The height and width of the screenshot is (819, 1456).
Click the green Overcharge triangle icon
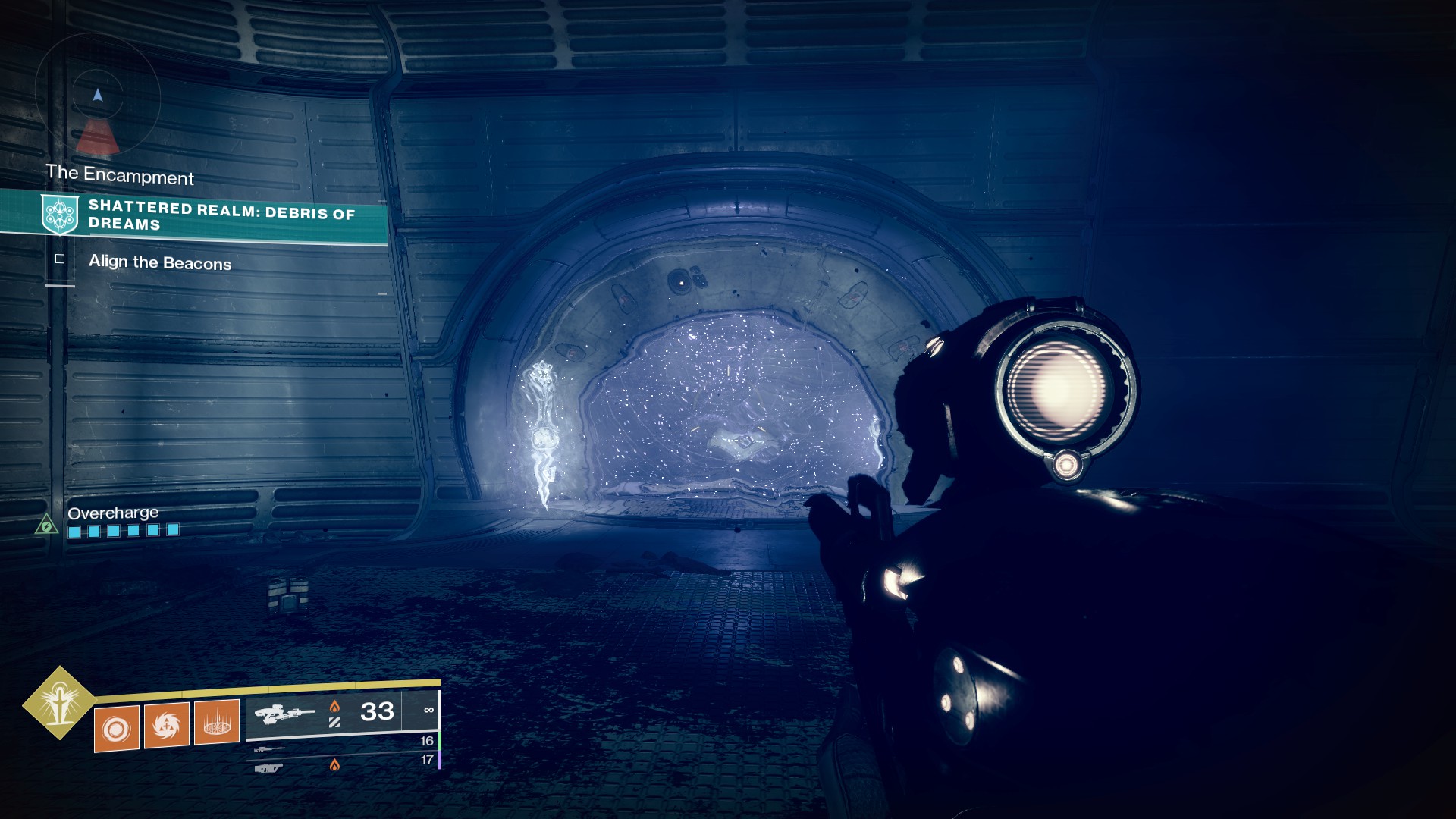click(47, 525)
